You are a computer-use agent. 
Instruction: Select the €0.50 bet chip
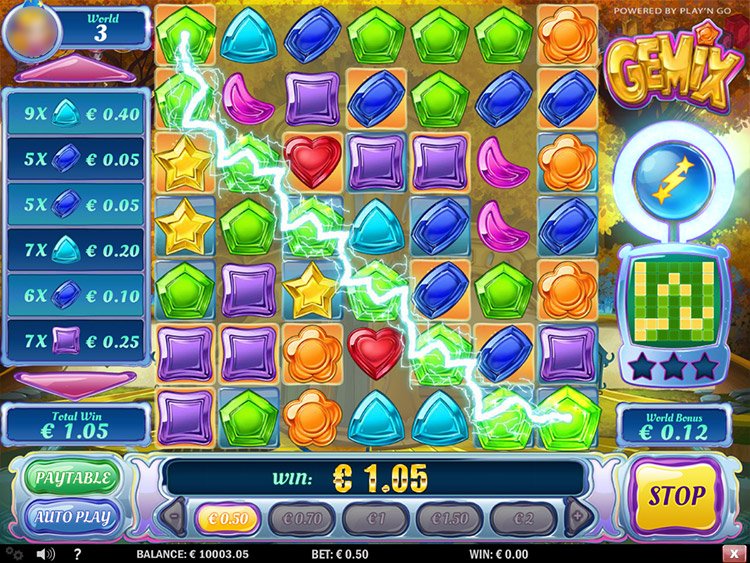tap(227, 519)
